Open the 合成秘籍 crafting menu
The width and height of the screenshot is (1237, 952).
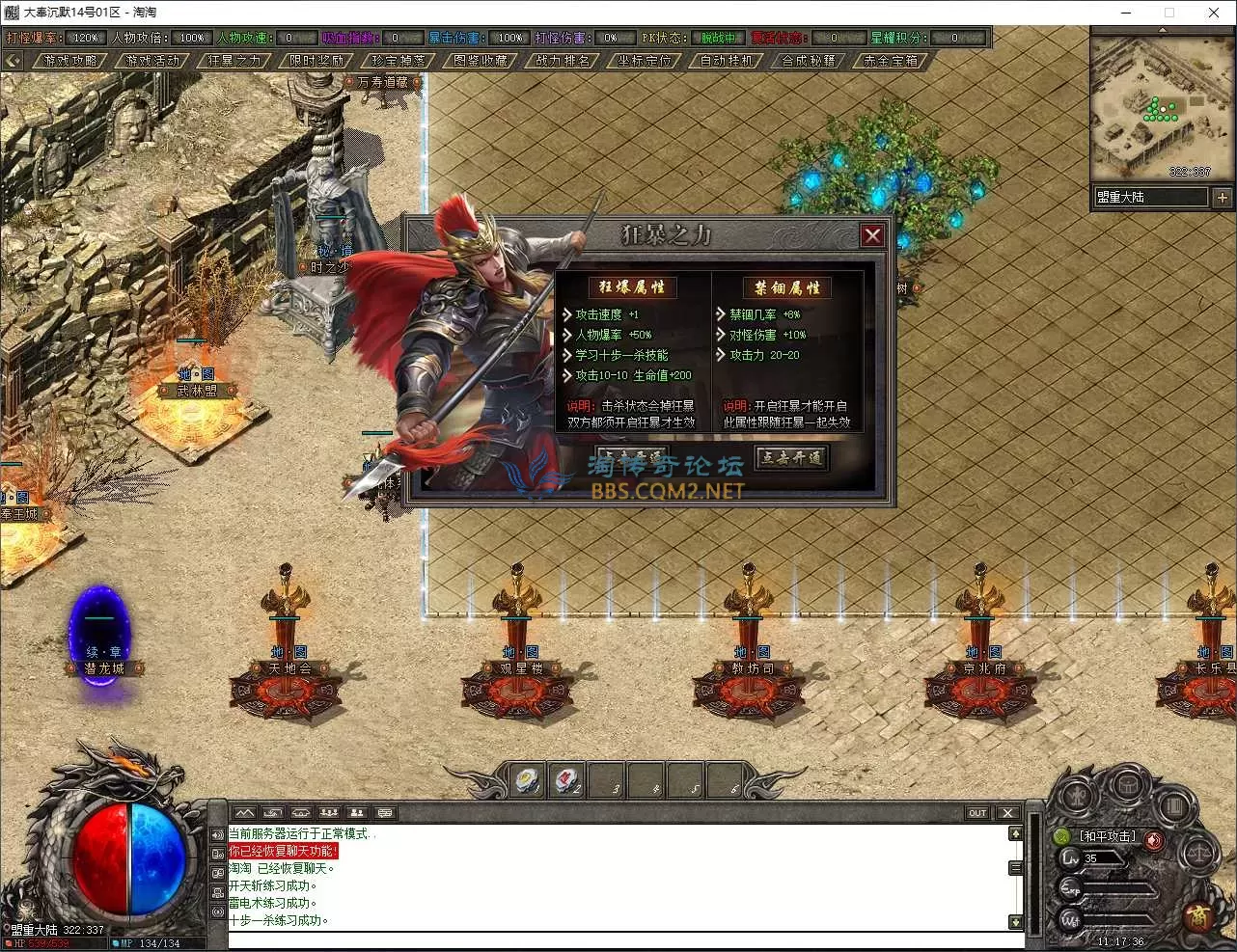click(809, 60)
